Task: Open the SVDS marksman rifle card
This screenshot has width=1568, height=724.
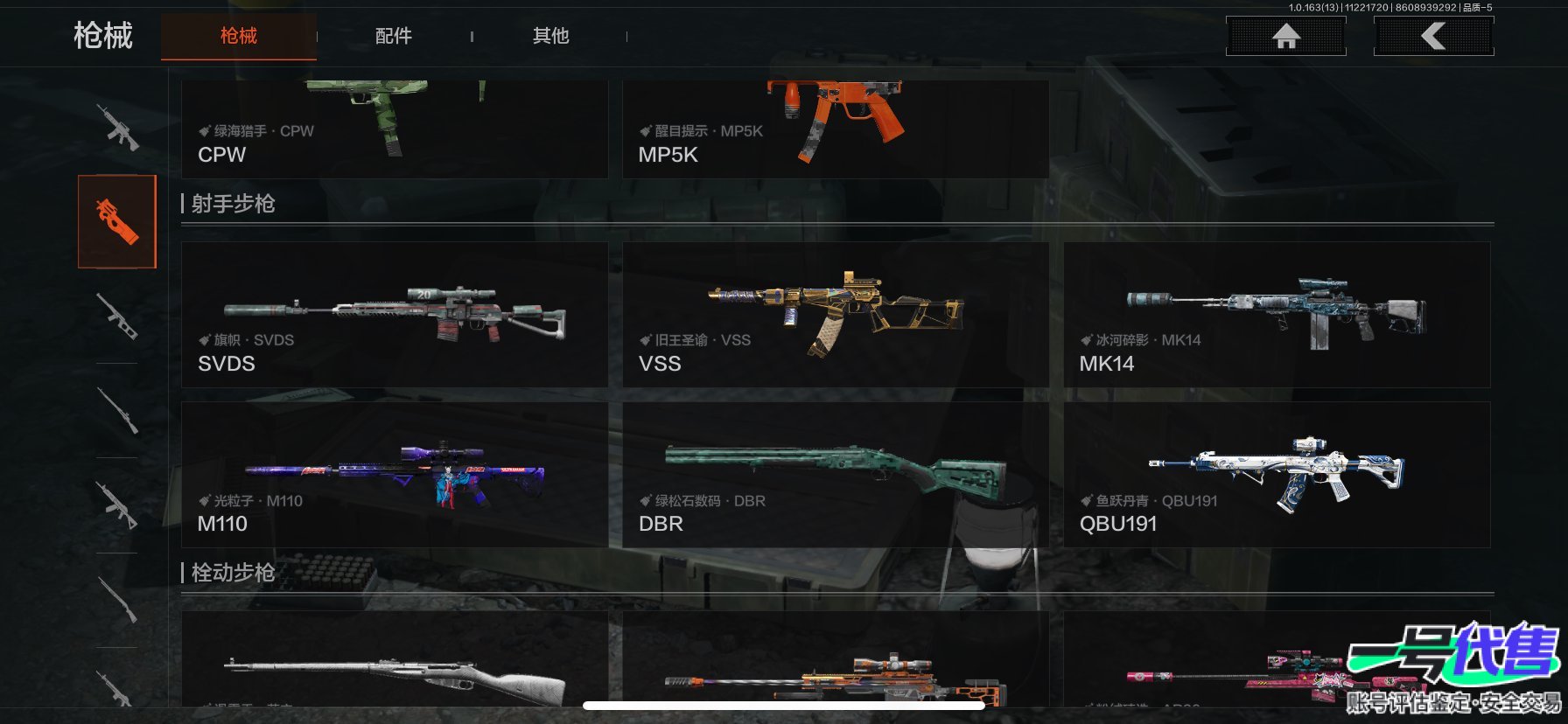Action: (x=394, y=315)
